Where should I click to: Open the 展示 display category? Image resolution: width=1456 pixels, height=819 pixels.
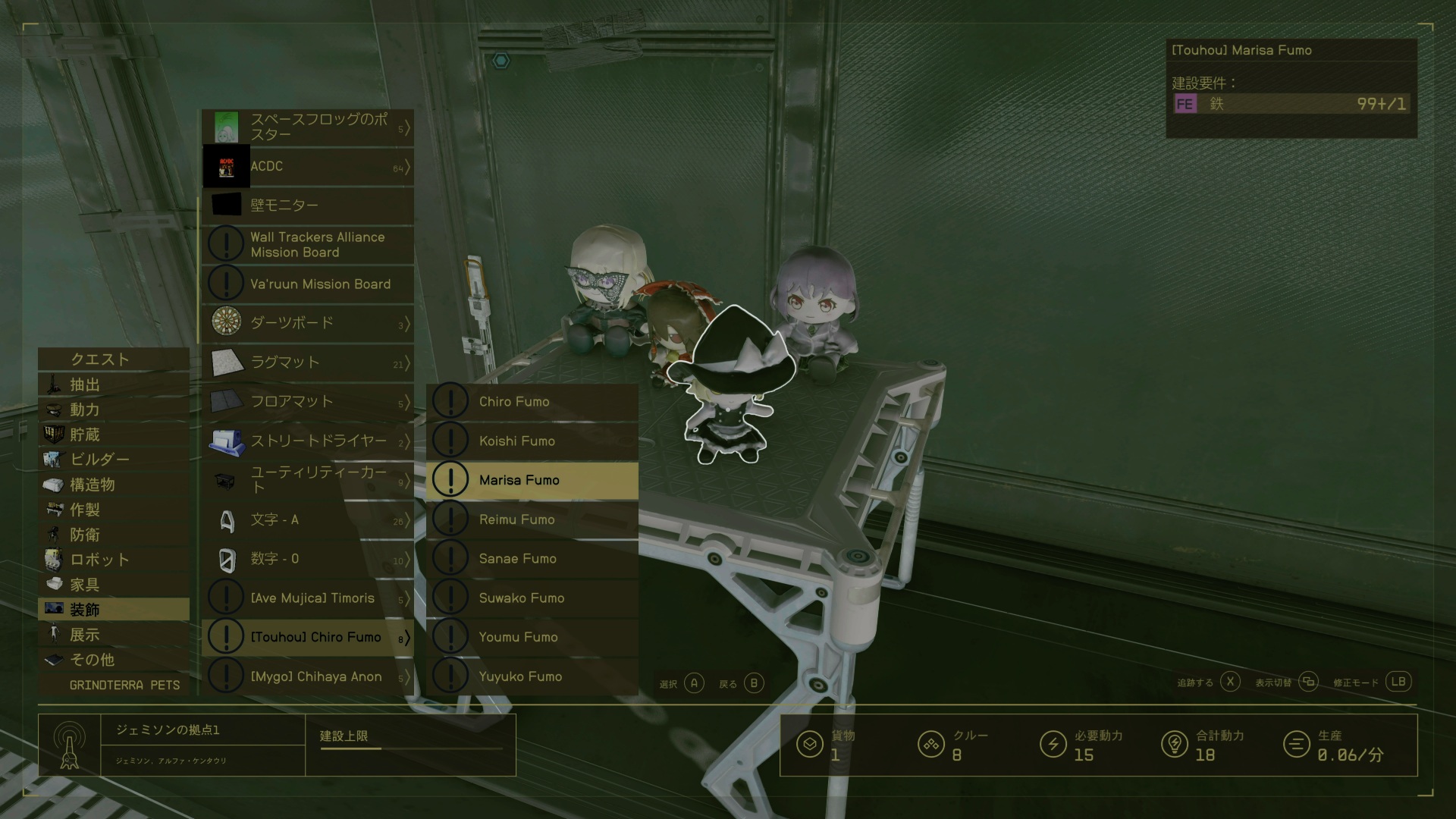point(114,635)
